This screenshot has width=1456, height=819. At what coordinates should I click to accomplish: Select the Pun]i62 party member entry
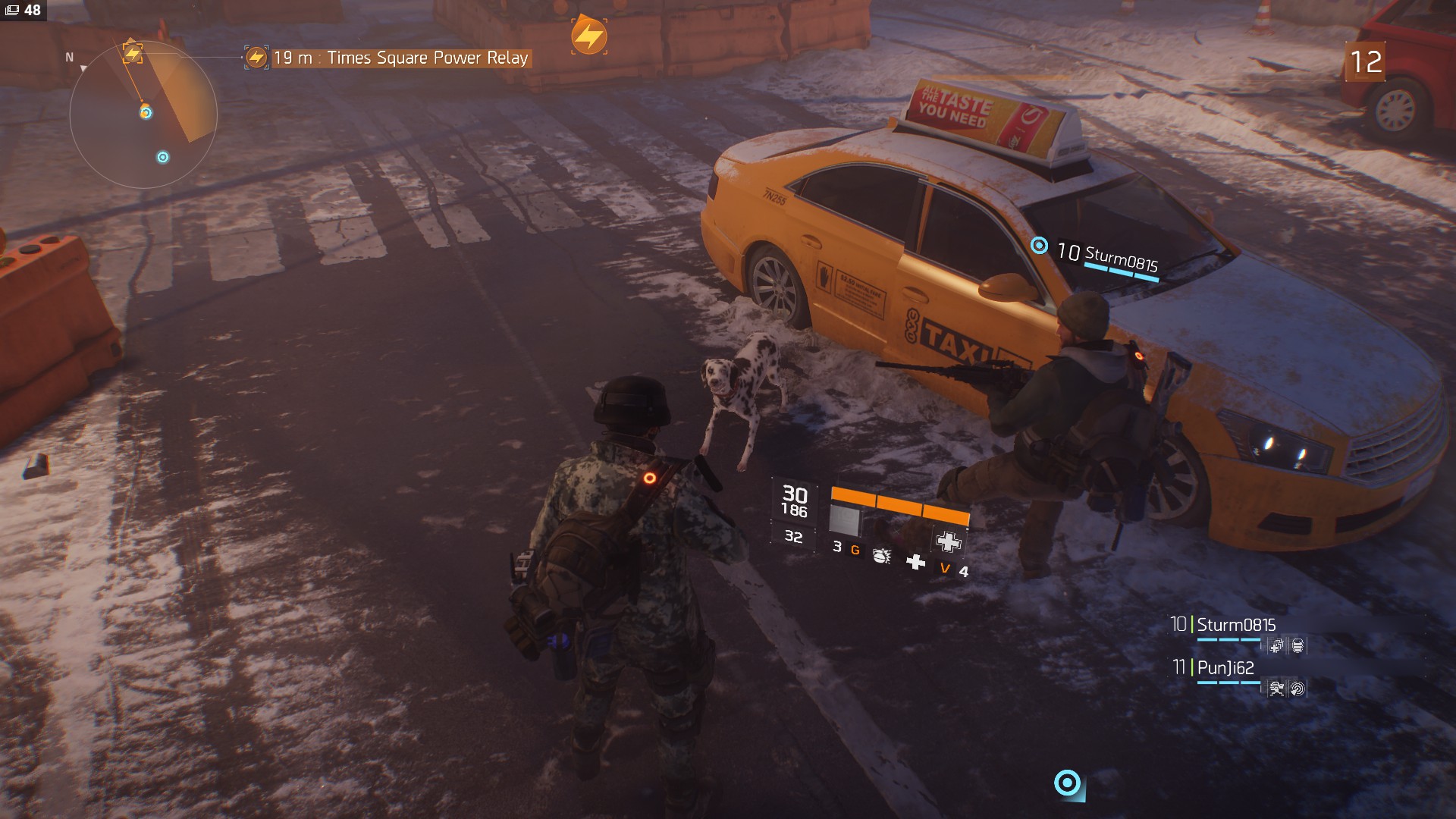click(1226, 669)
